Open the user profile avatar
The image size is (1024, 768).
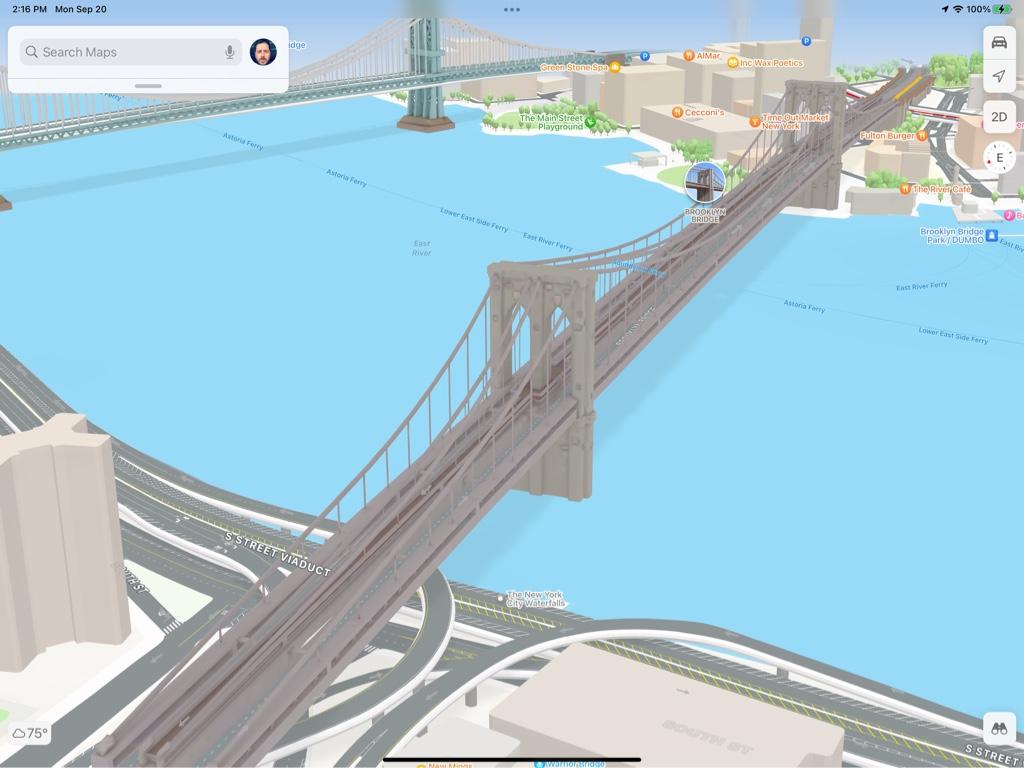263,52
